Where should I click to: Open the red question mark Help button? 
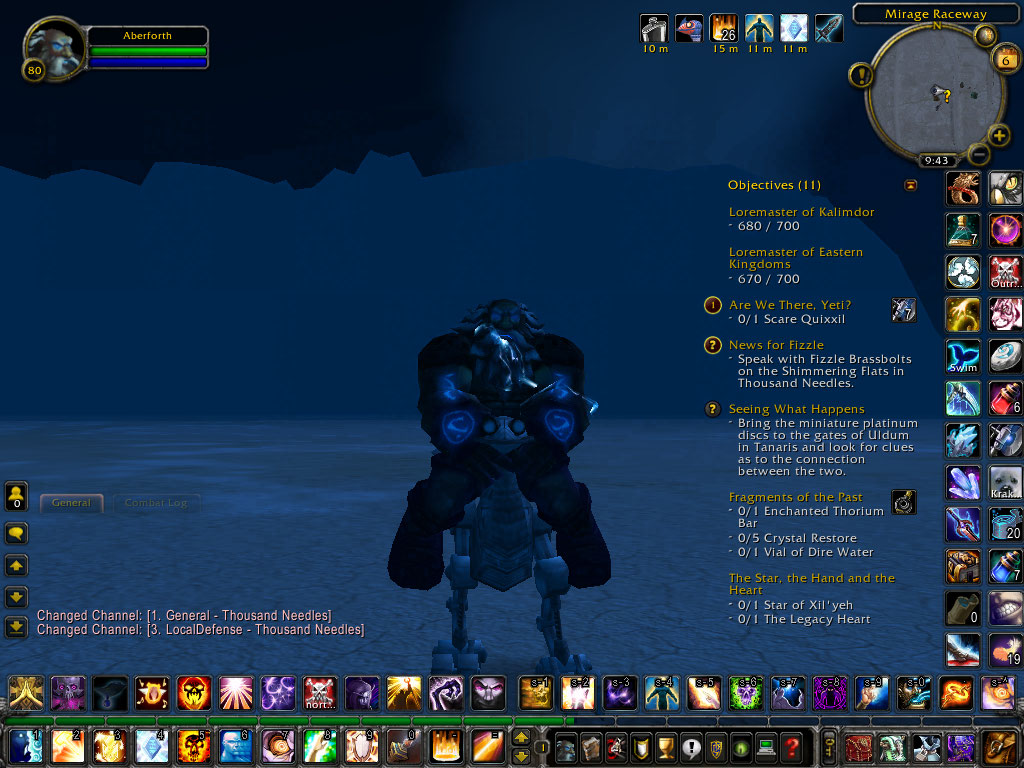[x=792, y=746]
